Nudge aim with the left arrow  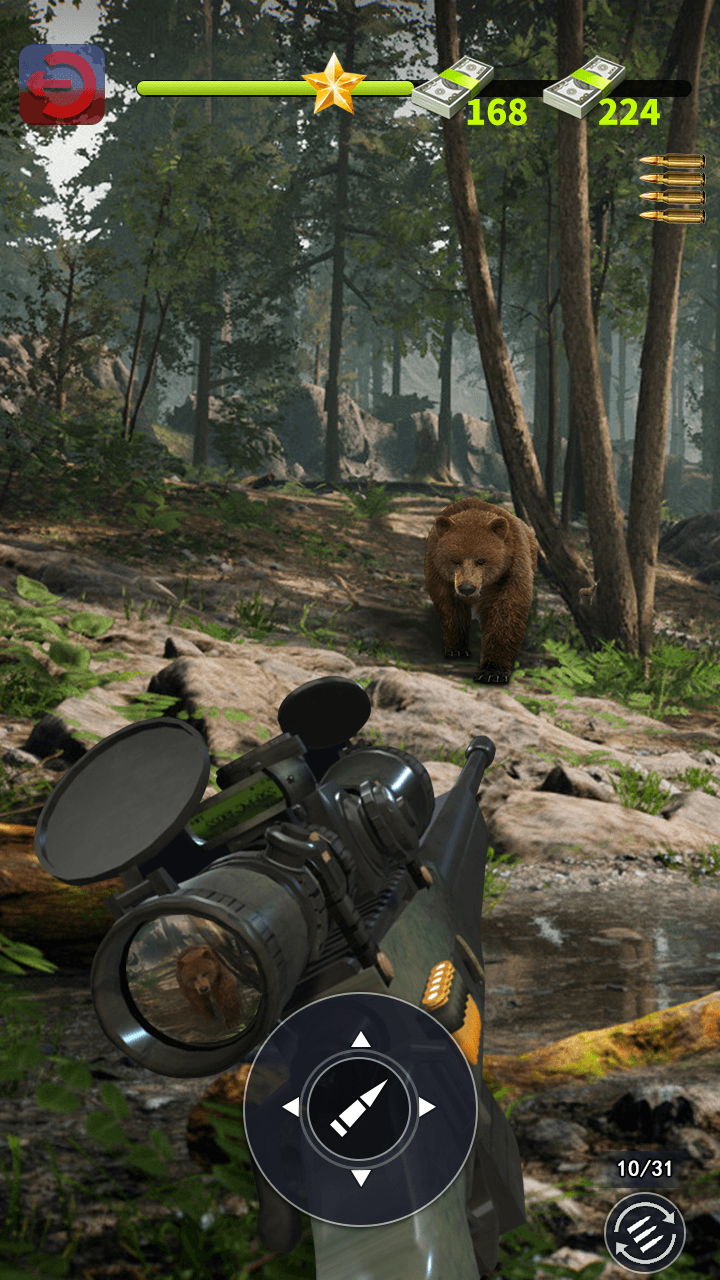pos(291,1108)
